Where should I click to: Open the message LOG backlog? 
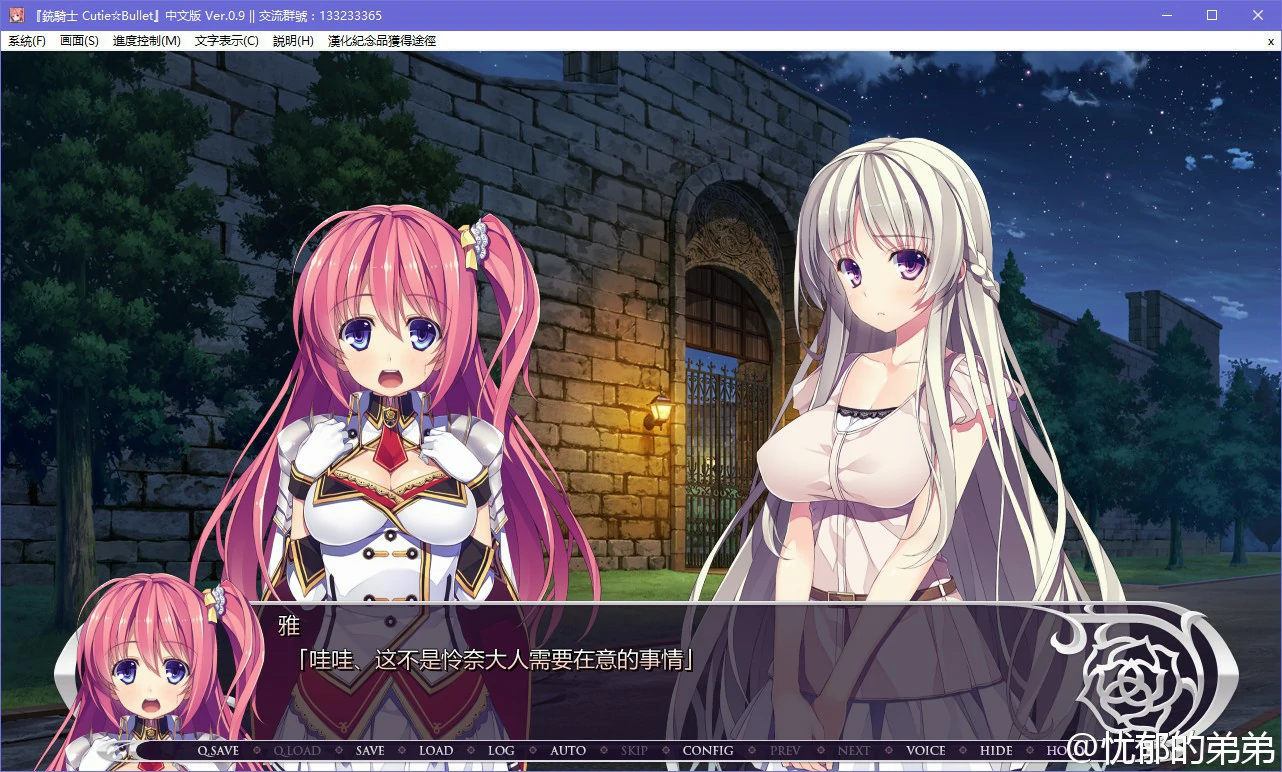(x=501, y=750)
